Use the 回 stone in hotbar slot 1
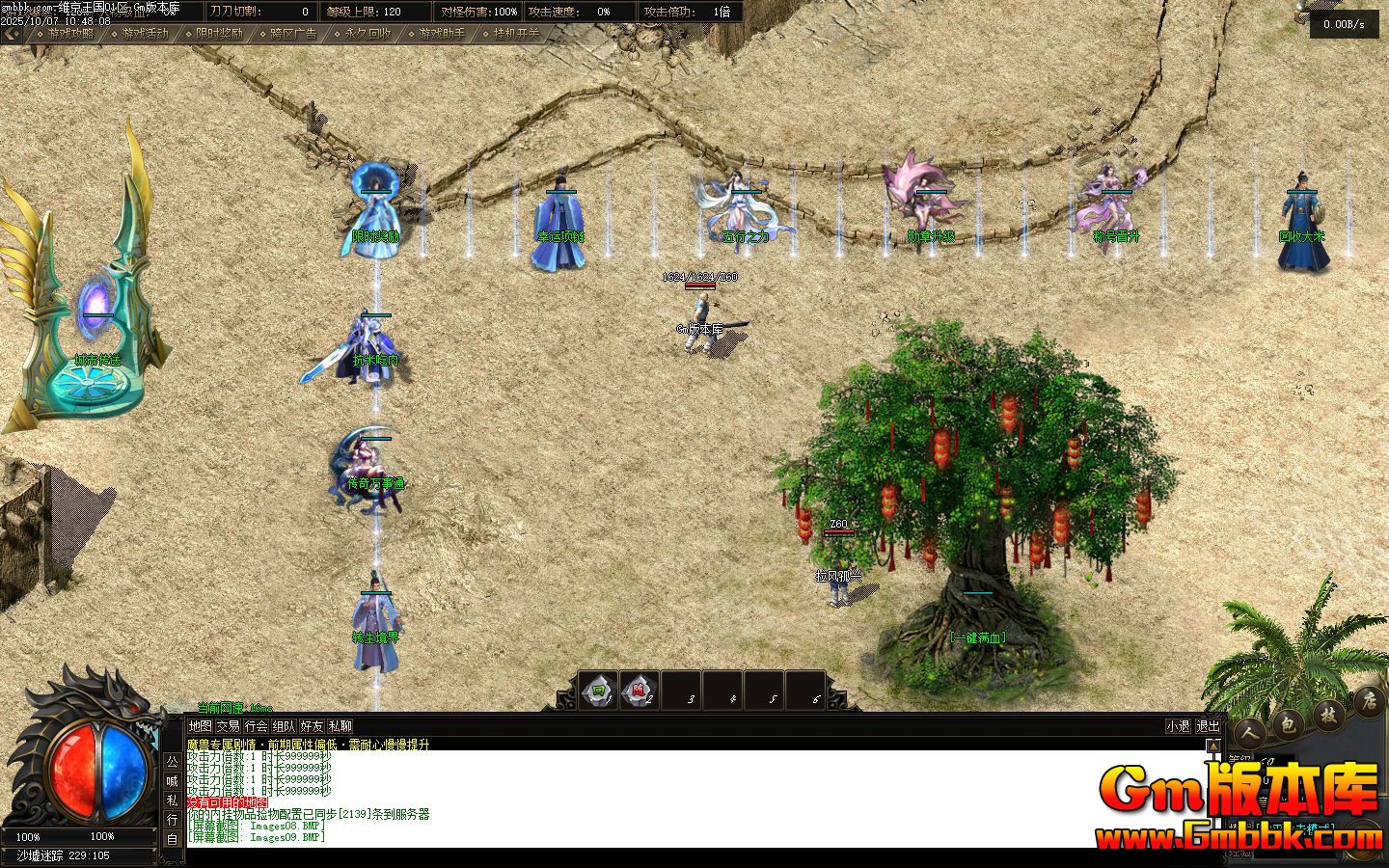The image size is (1389, 868). coord(598,691)
